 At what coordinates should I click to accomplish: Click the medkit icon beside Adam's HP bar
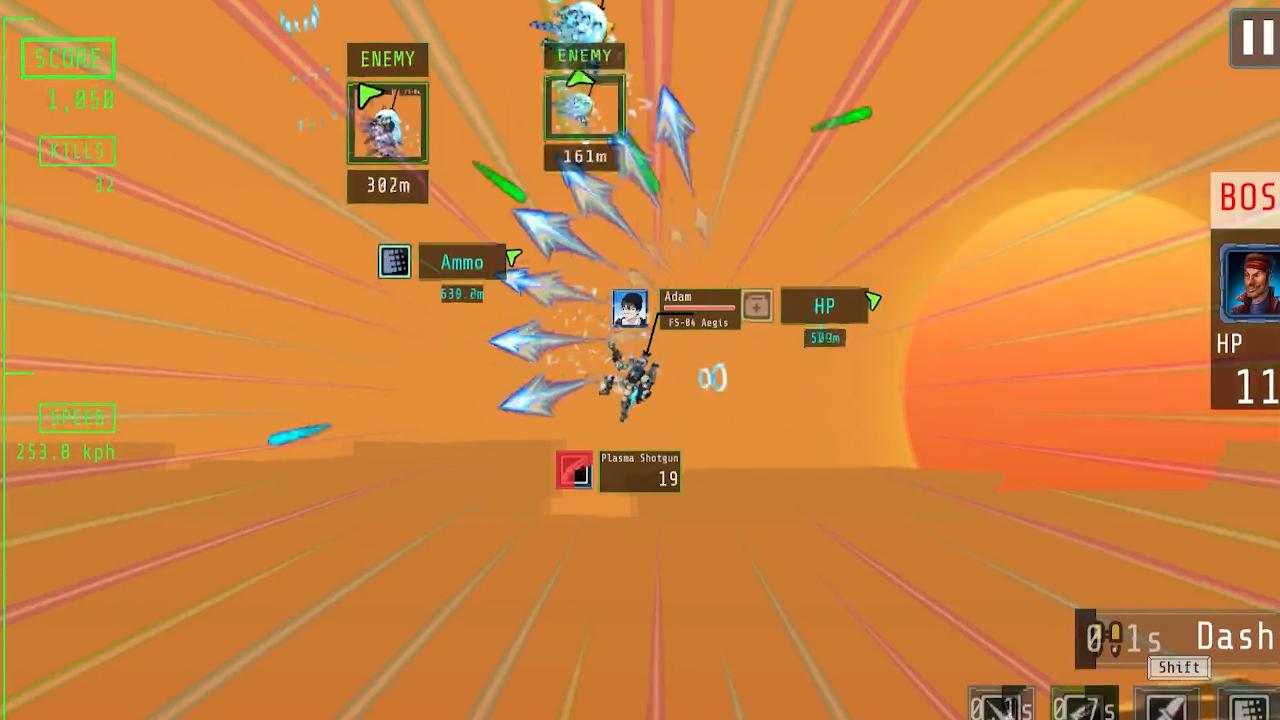[756, 306]
